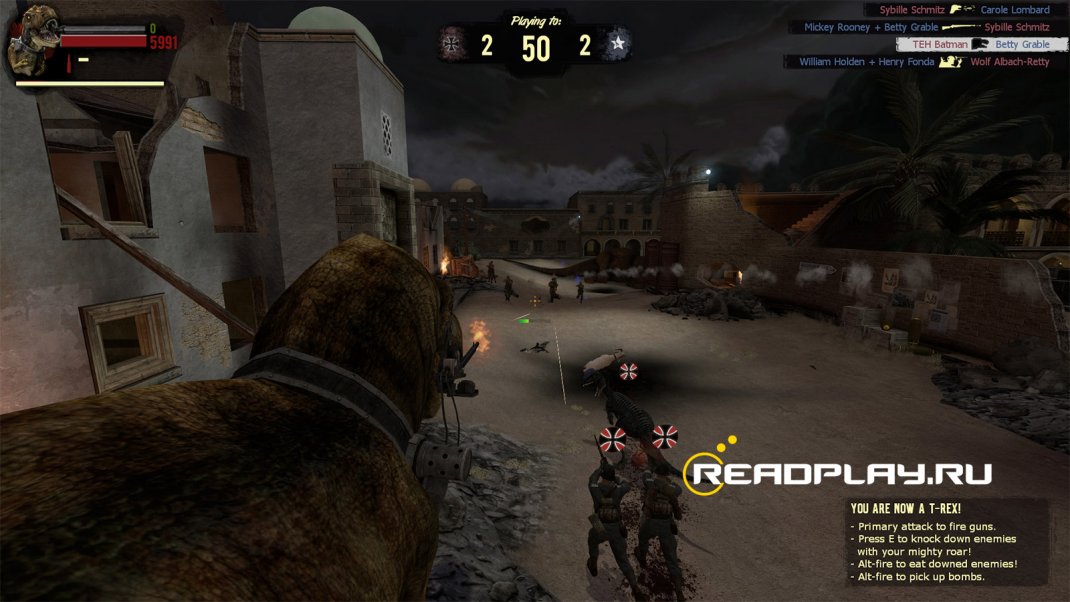Select the white star team emblem in the scoreboard
The height and width of the screenshot is (602, 1070).
coord(618,44)
